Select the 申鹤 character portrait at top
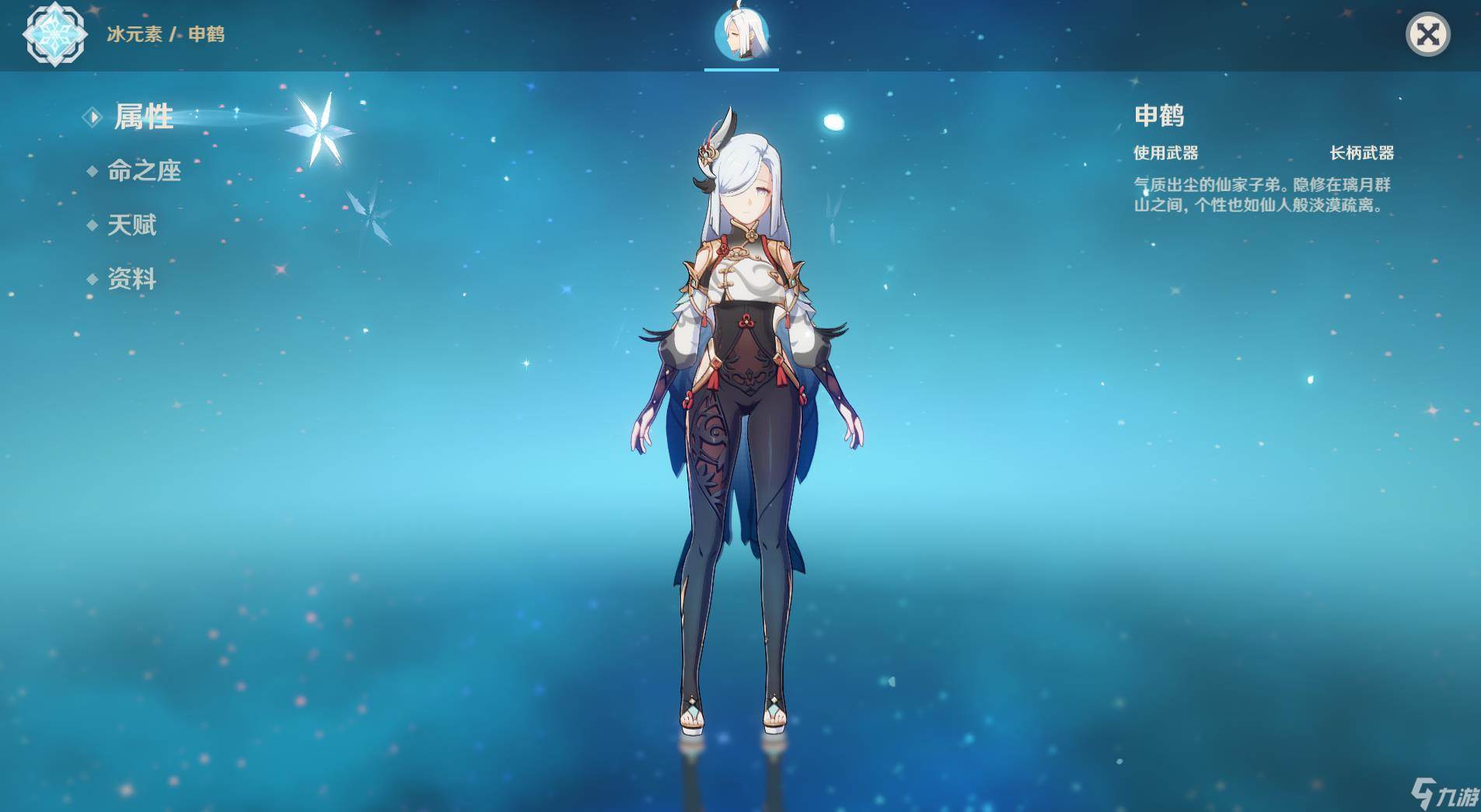This screenshot has width=1481, height=812. coord(742,36)
